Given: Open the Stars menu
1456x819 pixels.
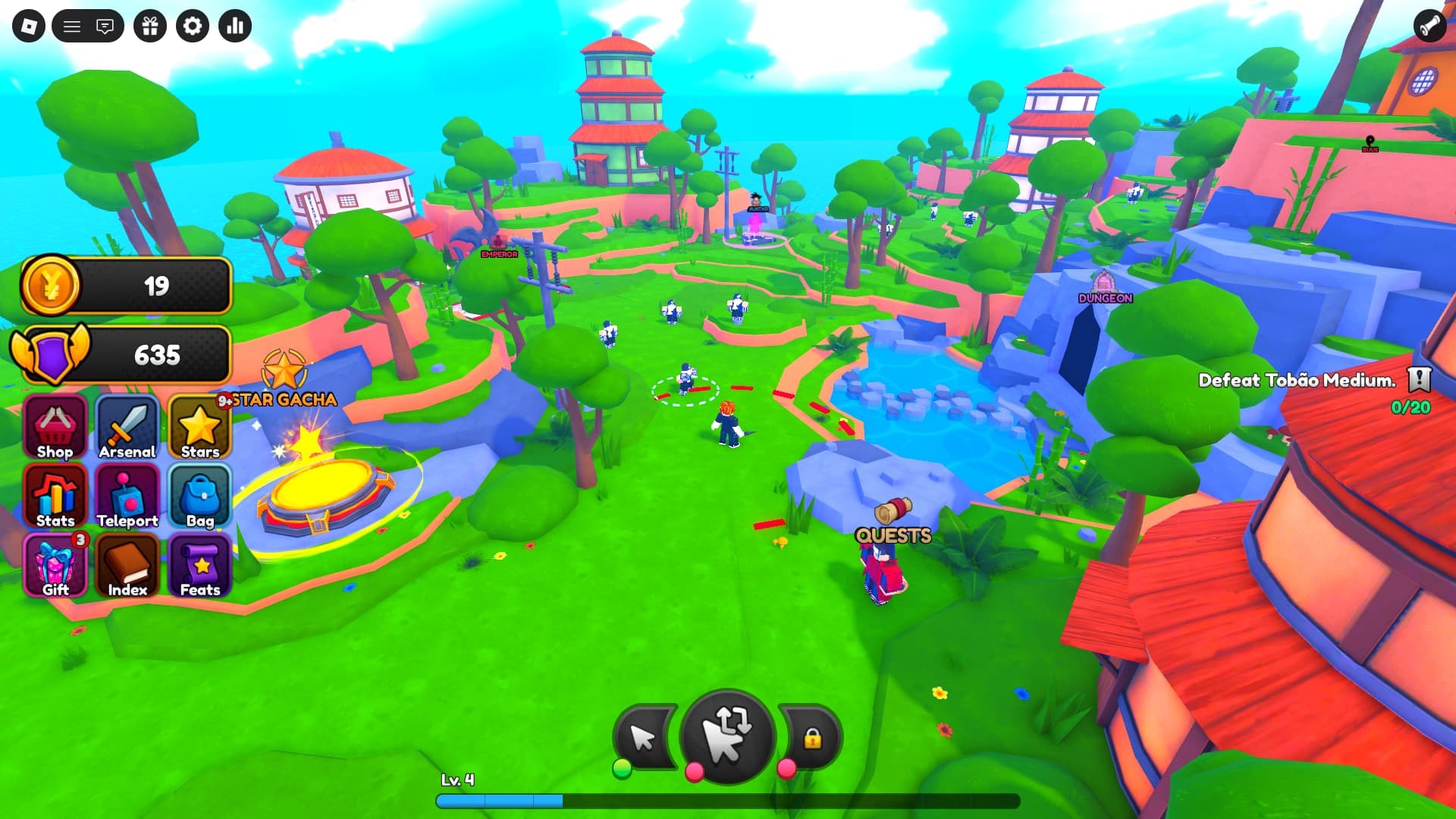Looking at the screenshot, I should (x=199, y=428).
